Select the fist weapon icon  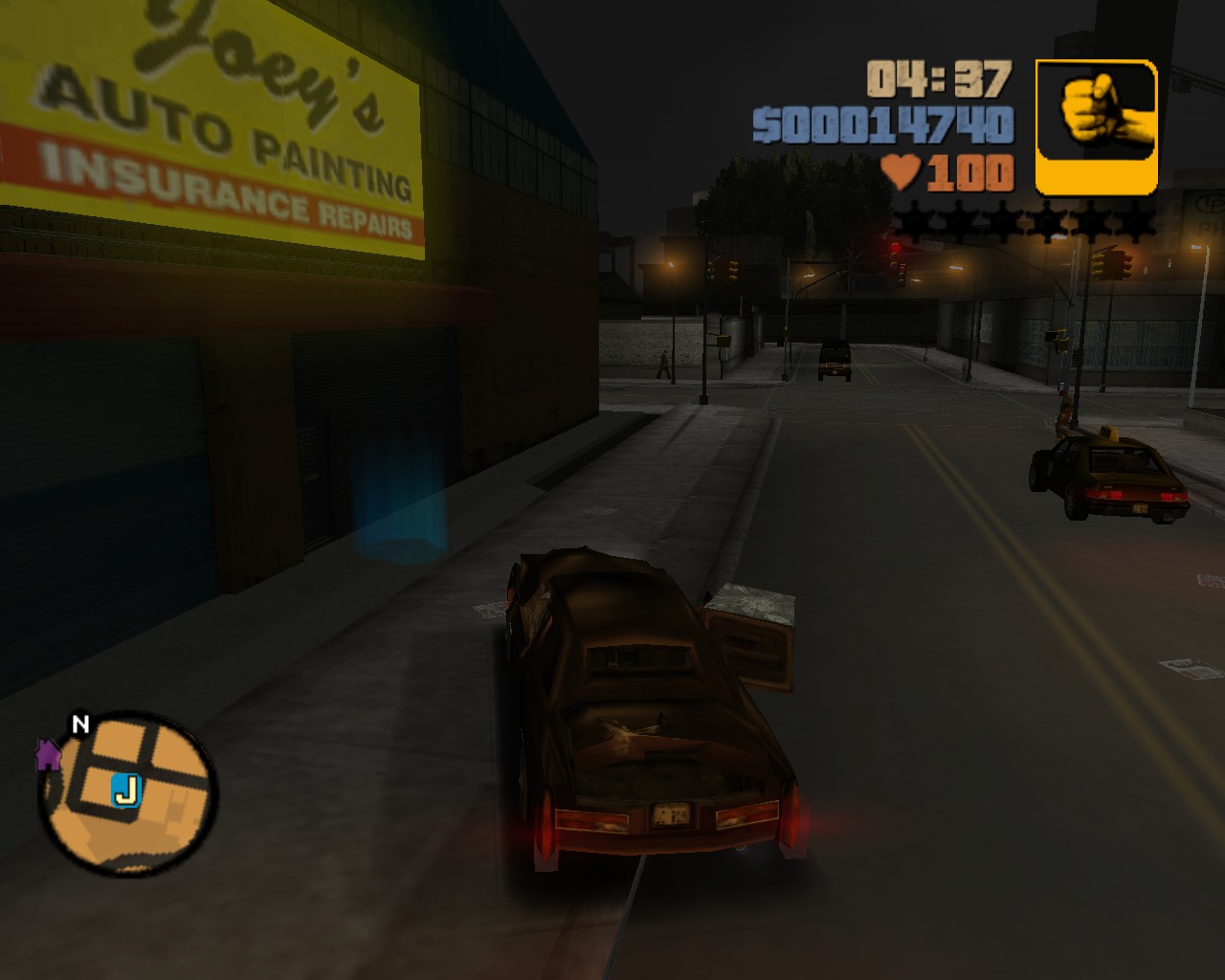1096,125
